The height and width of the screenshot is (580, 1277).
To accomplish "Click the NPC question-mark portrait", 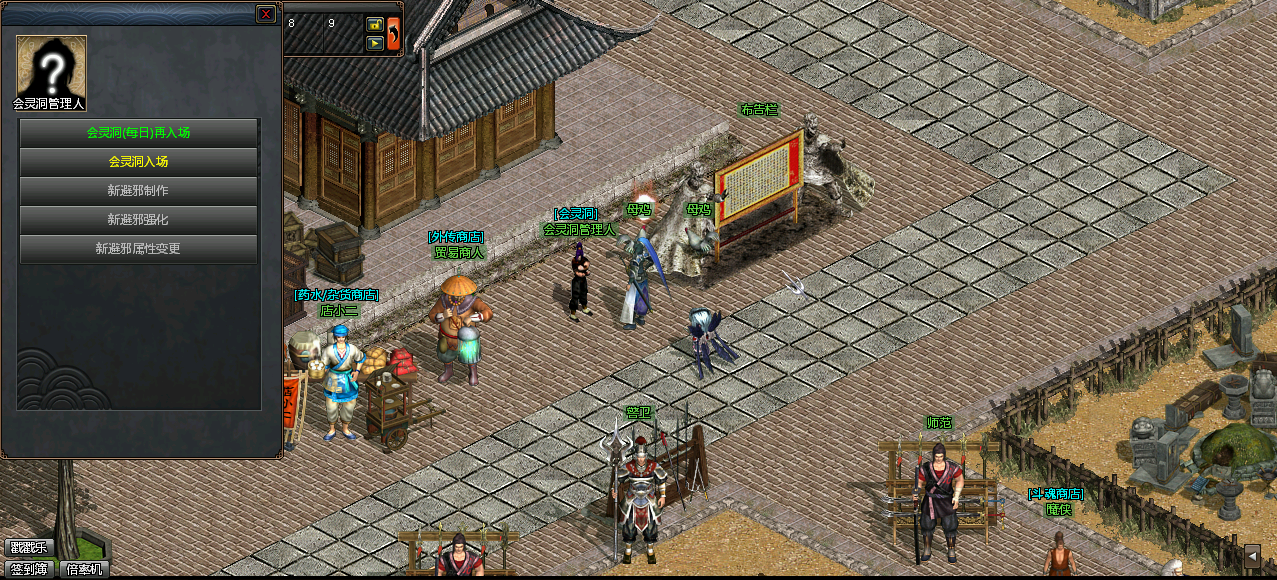I will click(51, 68).
